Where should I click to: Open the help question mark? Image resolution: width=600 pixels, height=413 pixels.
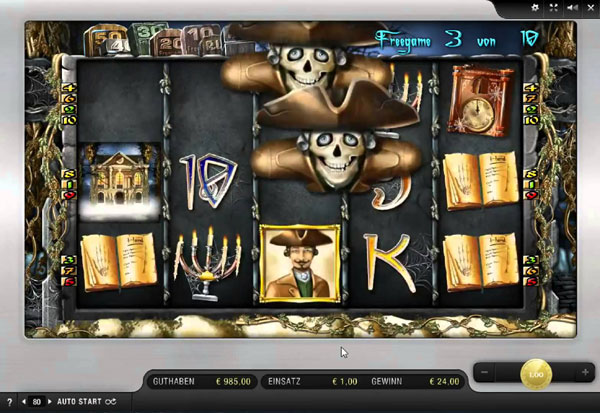coord(10,402)
